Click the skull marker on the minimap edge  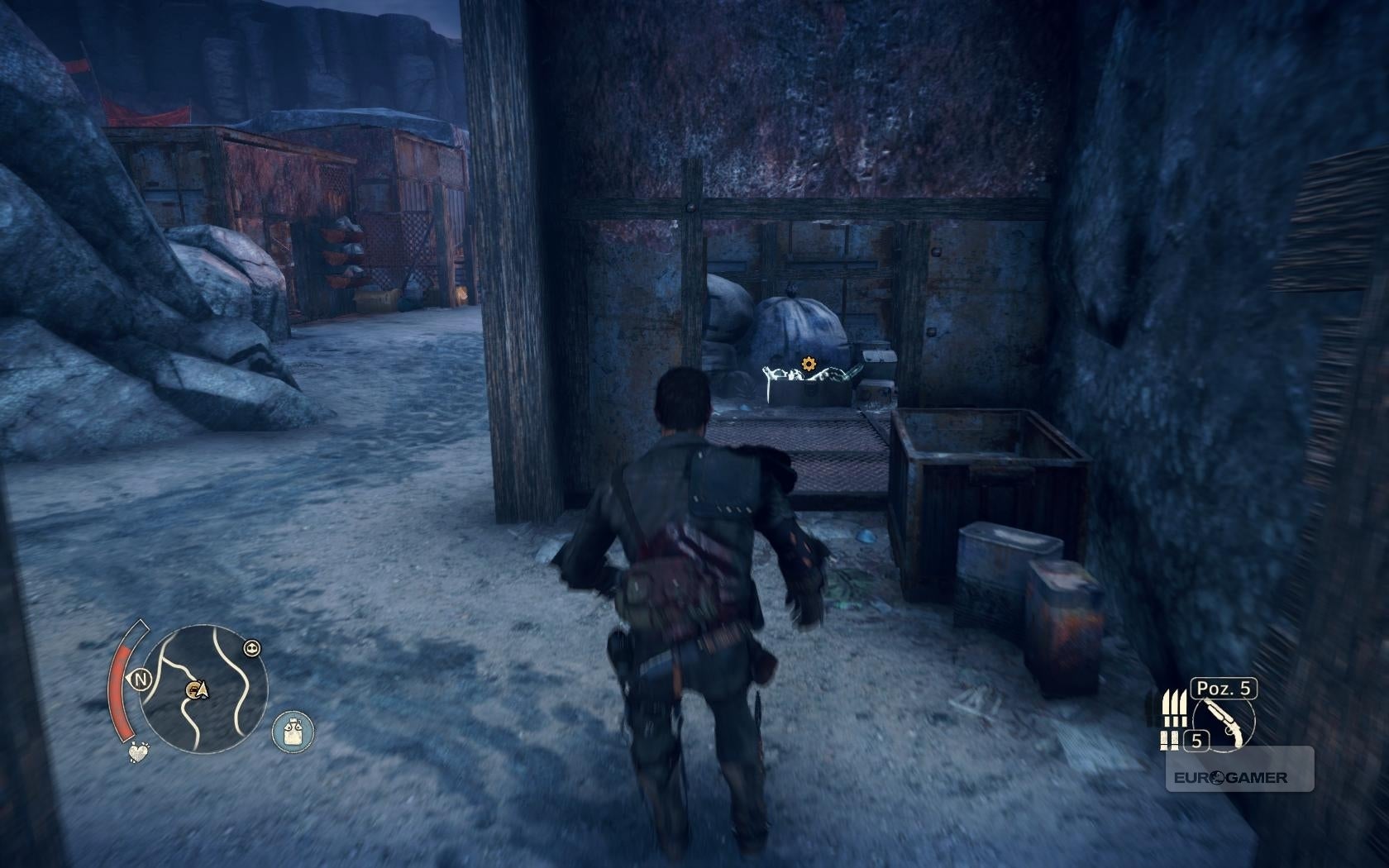click(x=252, y=648)
